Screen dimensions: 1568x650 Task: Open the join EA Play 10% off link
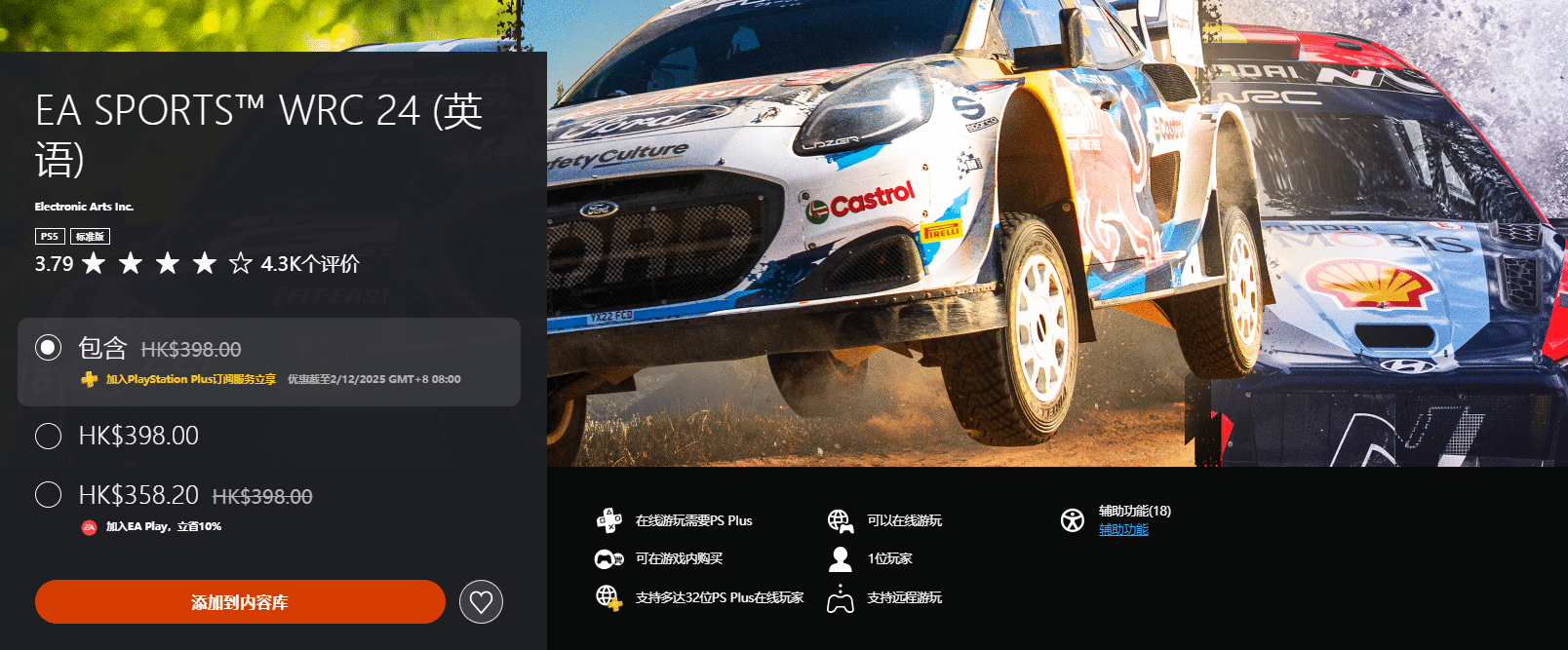pos(163,526)
